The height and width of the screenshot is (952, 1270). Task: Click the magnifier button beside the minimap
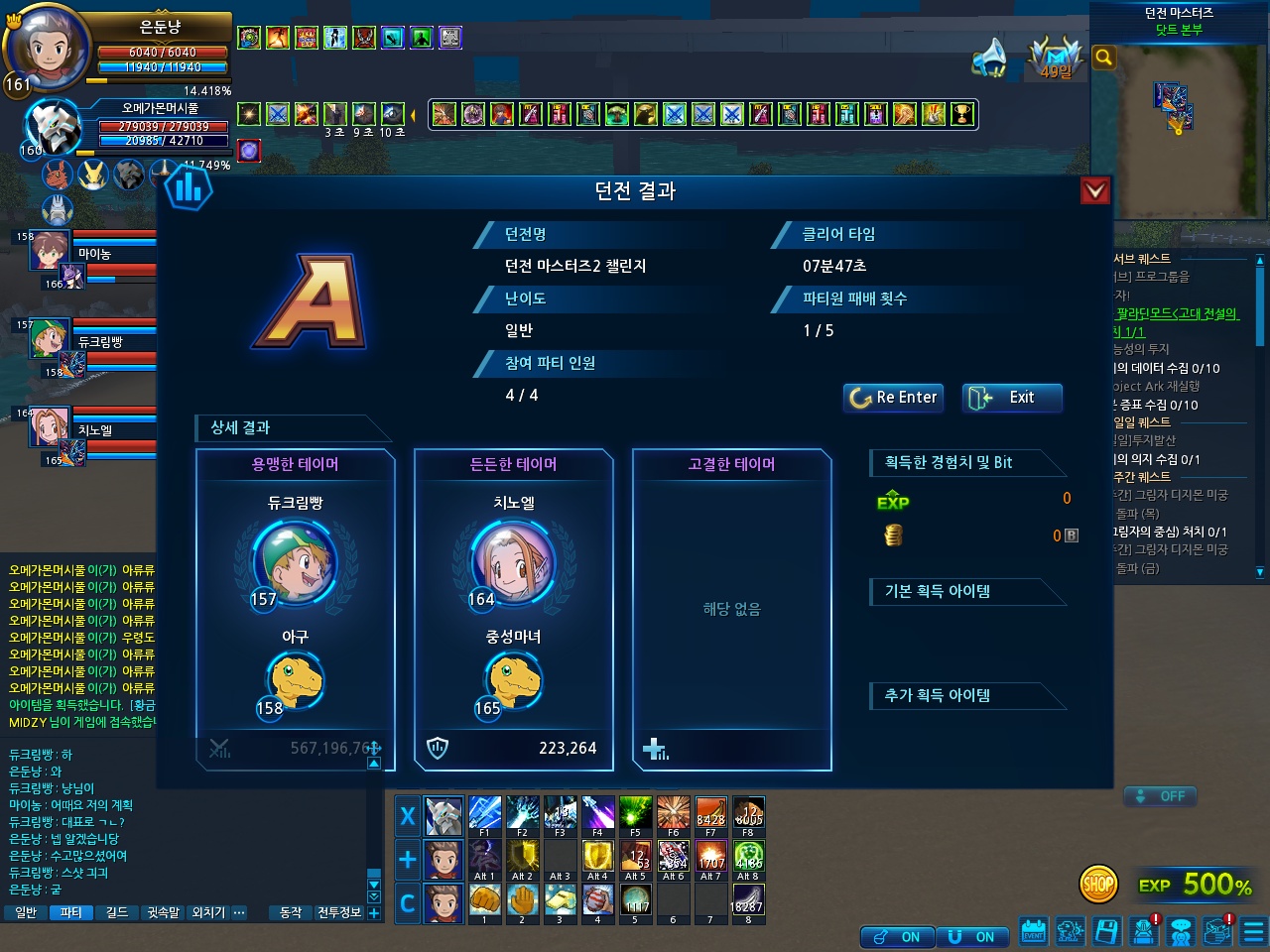click(1103, 58)
